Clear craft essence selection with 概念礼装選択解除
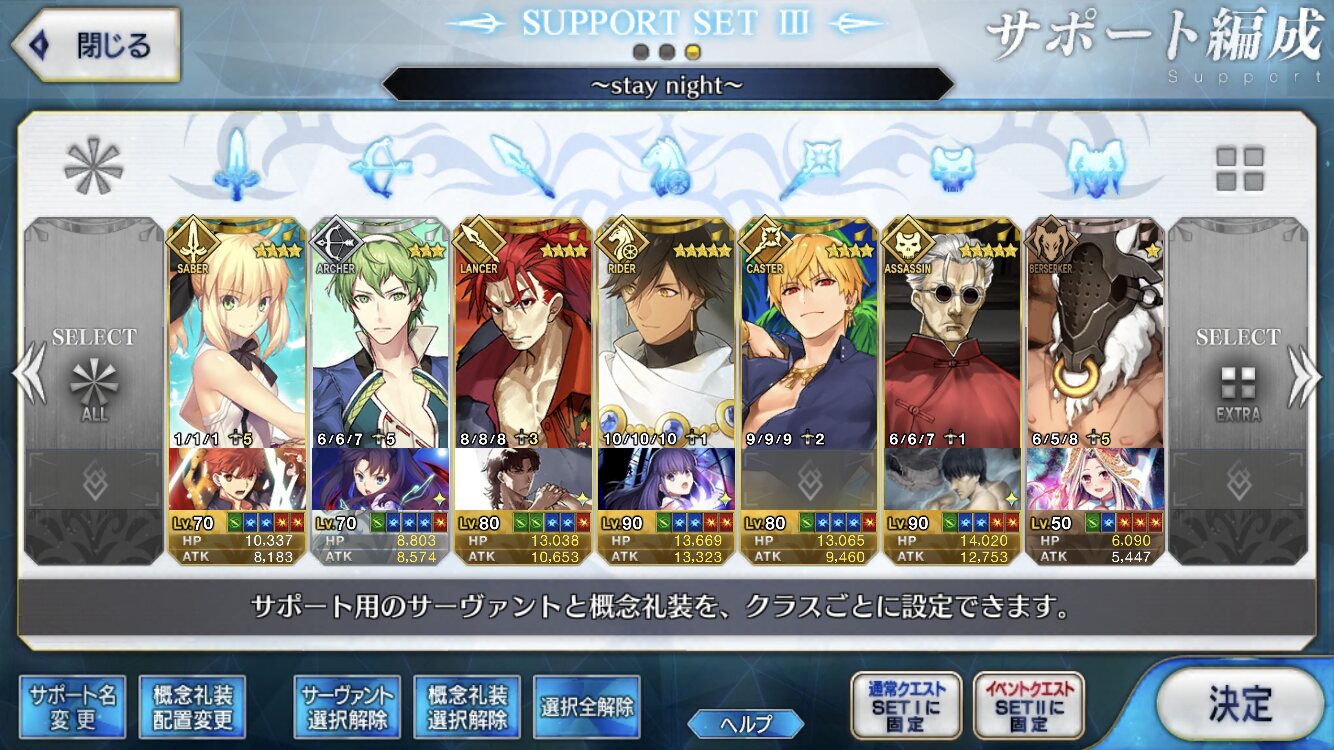This screenshot has height=750, width=1334. point(467,707)
